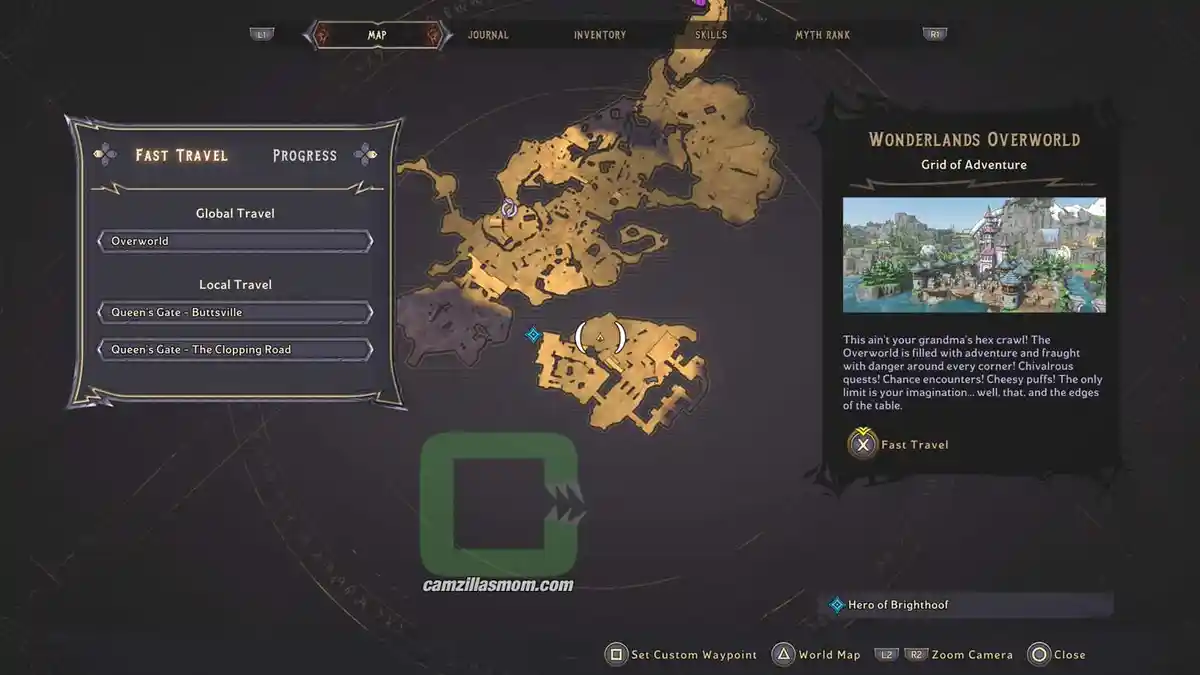1200x675 pixels.
Task: Open the Inventory tab
Action: [600, 35]
